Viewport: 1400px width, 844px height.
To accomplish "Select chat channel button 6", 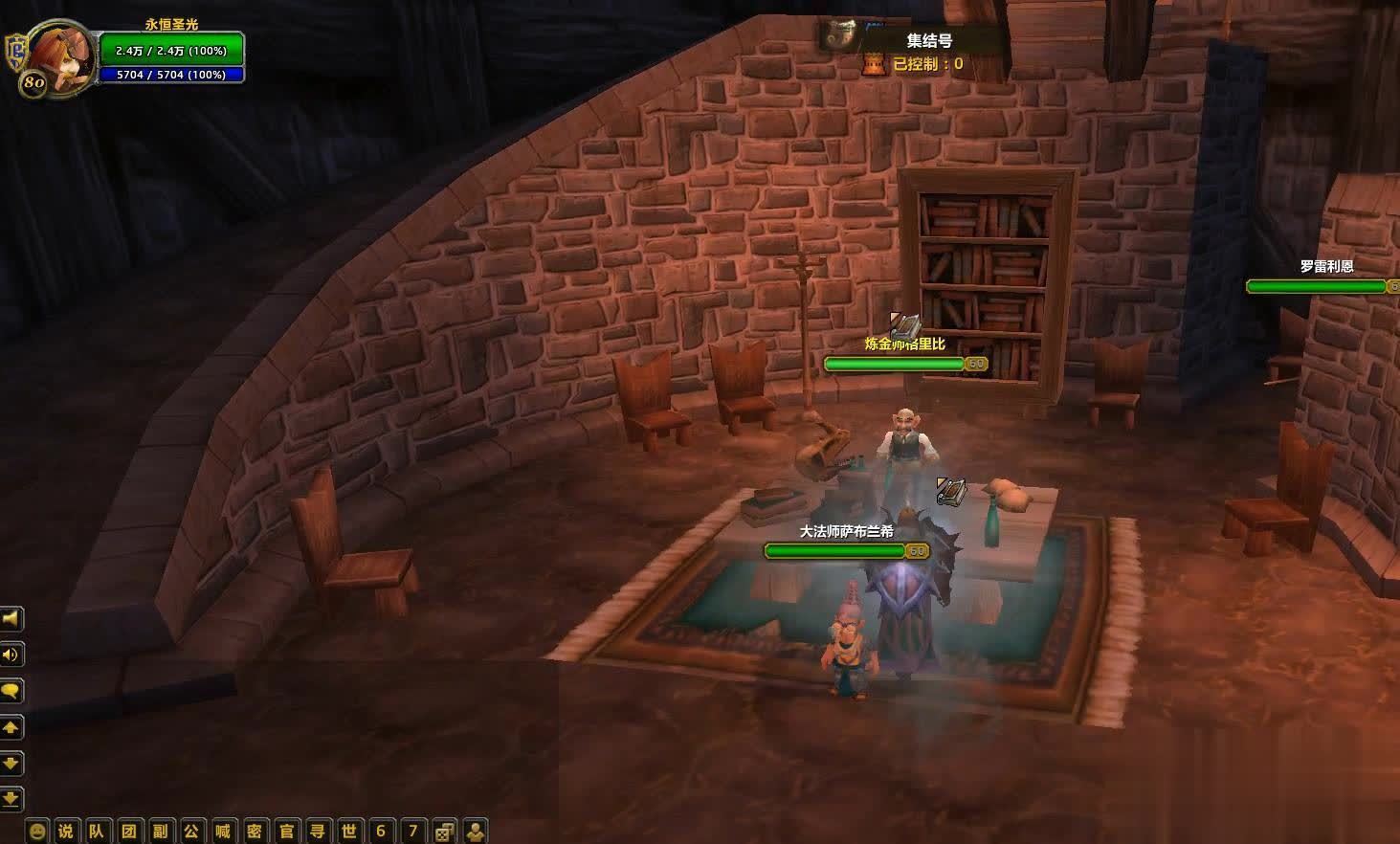I will [381, 831].
